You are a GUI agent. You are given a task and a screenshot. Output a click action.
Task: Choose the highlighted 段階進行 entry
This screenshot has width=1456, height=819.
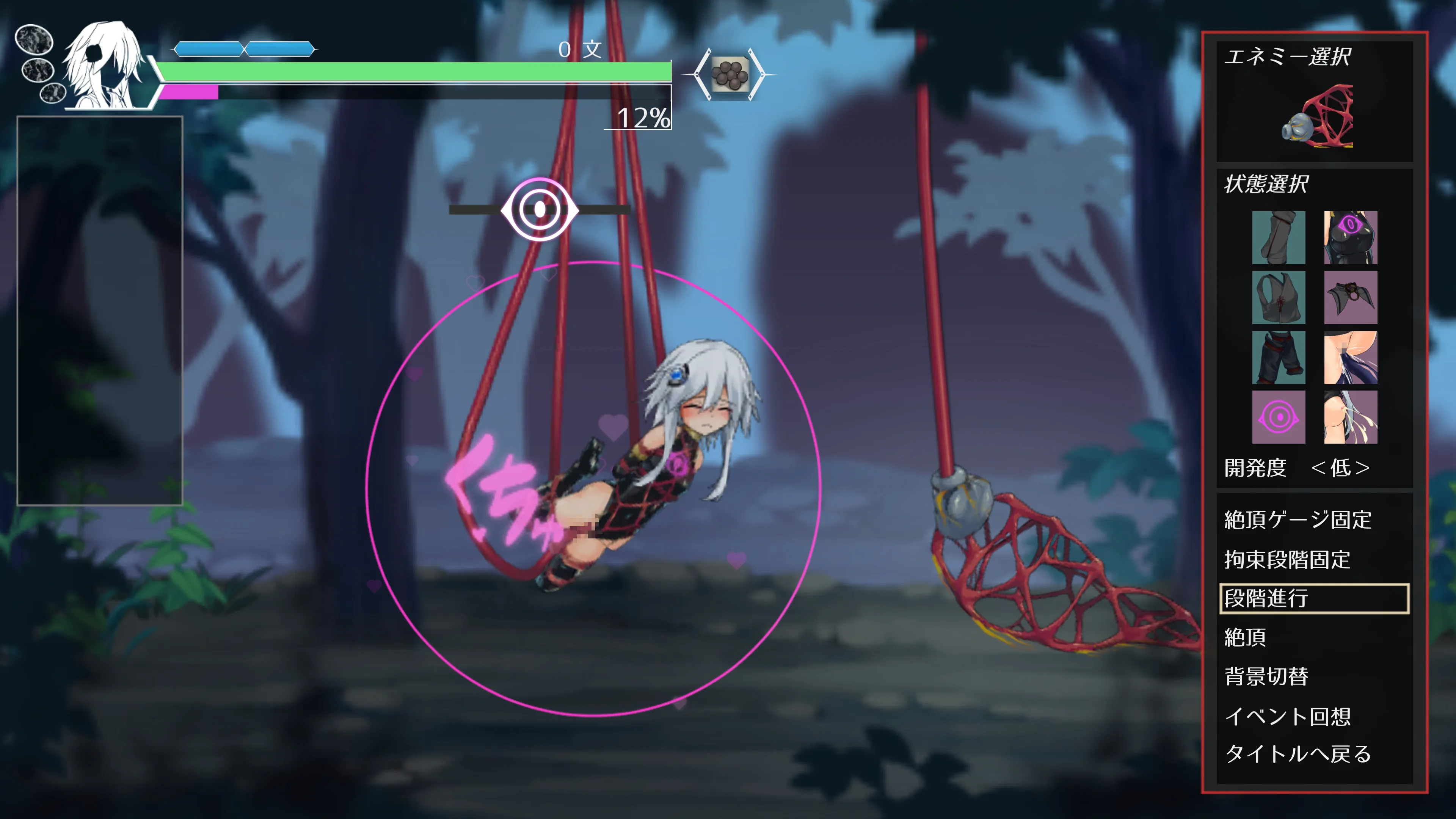(1313, 598)
